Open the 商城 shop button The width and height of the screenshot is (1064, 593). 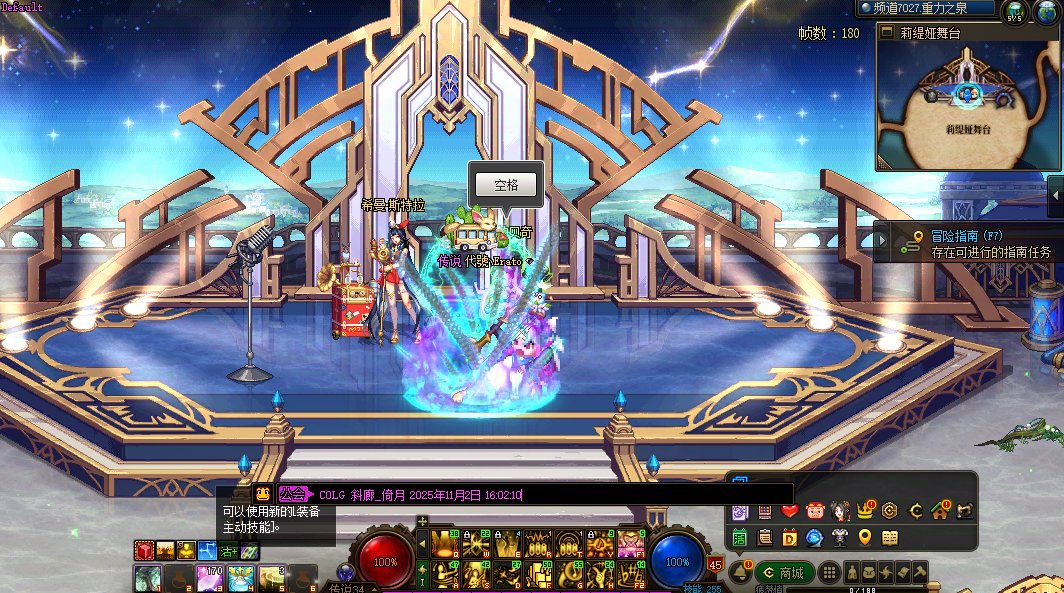click(x=784, y=572)
